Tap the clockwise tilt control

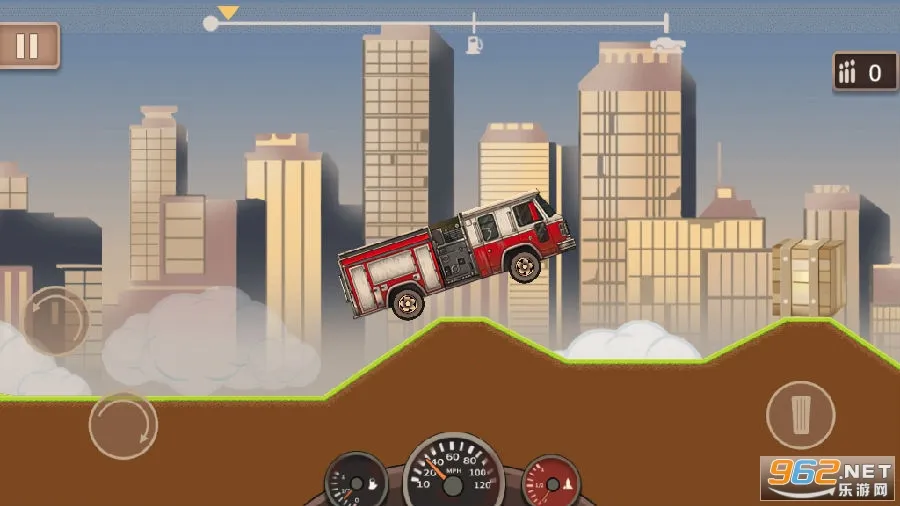point(123,426)
